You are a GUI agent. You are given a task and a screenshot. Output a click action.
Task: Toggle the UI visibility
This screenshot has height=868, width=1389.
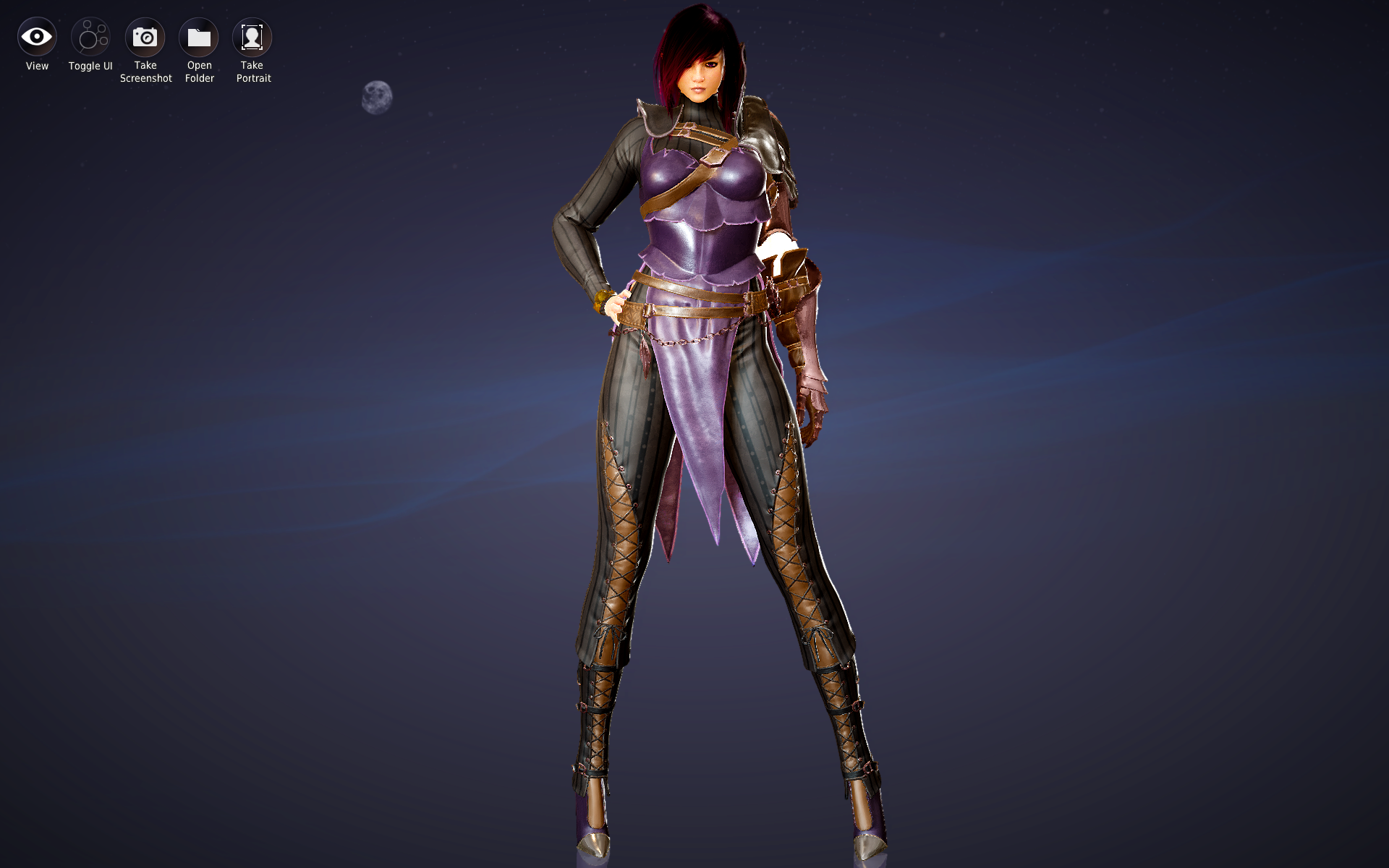pyautogui.click(x=90, y=38)
